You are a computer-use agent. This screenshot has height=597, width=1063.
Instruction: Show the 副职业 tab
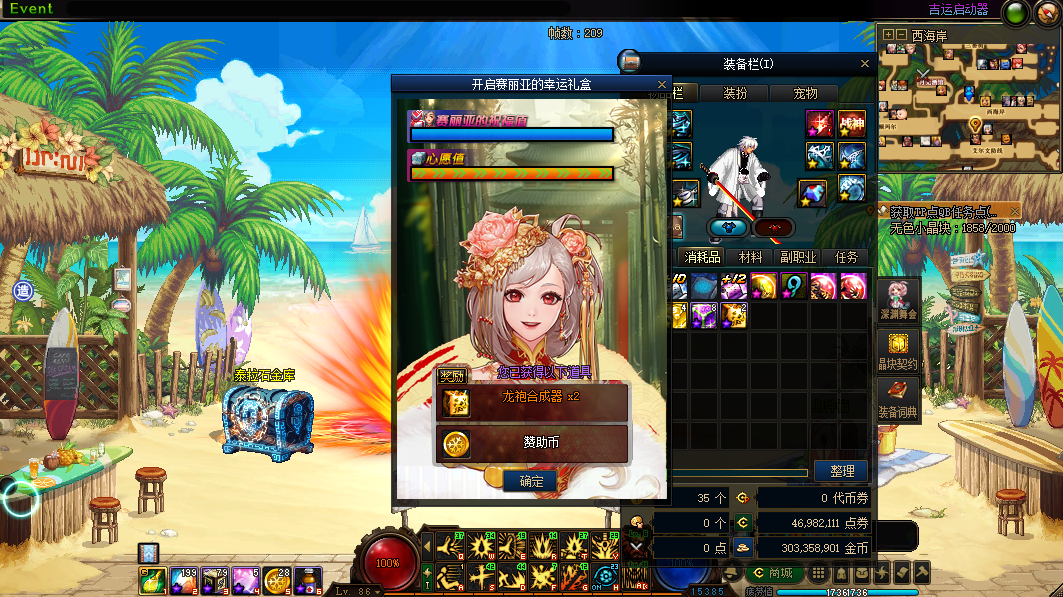[799, 257]
